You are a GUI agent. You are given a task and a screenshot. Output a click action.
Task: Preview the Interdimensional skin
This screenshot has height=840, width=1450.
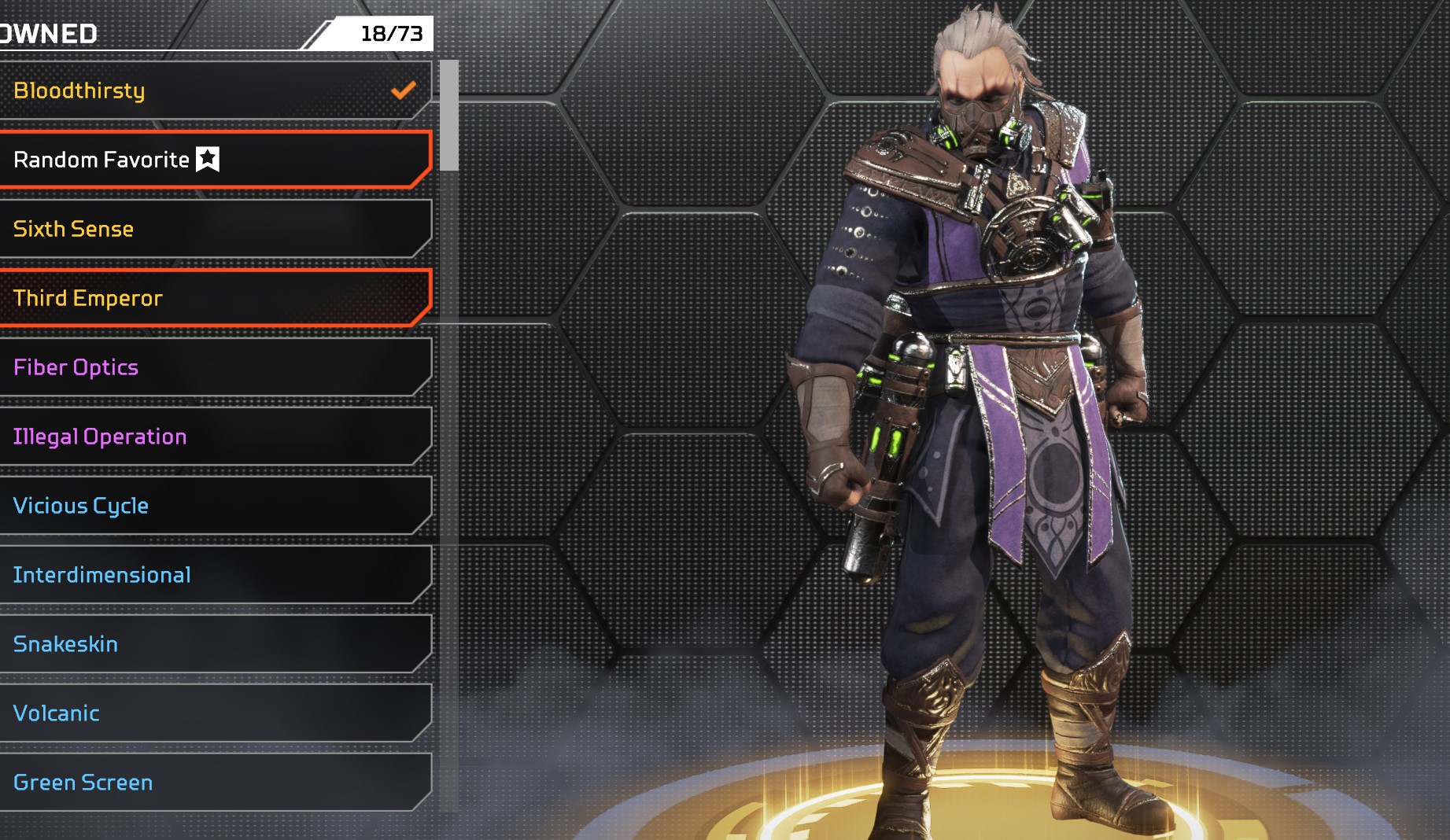point(212,575)
